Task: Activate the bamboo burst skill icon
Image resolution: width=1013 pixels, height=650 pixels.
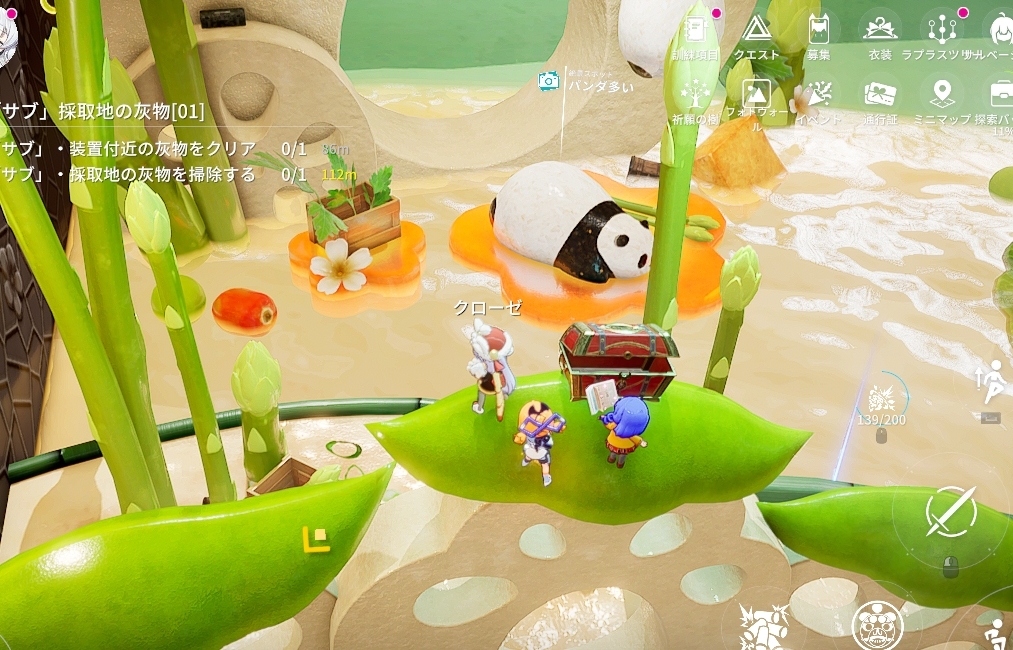Action: pyautogui.click(x=767, y=629)
